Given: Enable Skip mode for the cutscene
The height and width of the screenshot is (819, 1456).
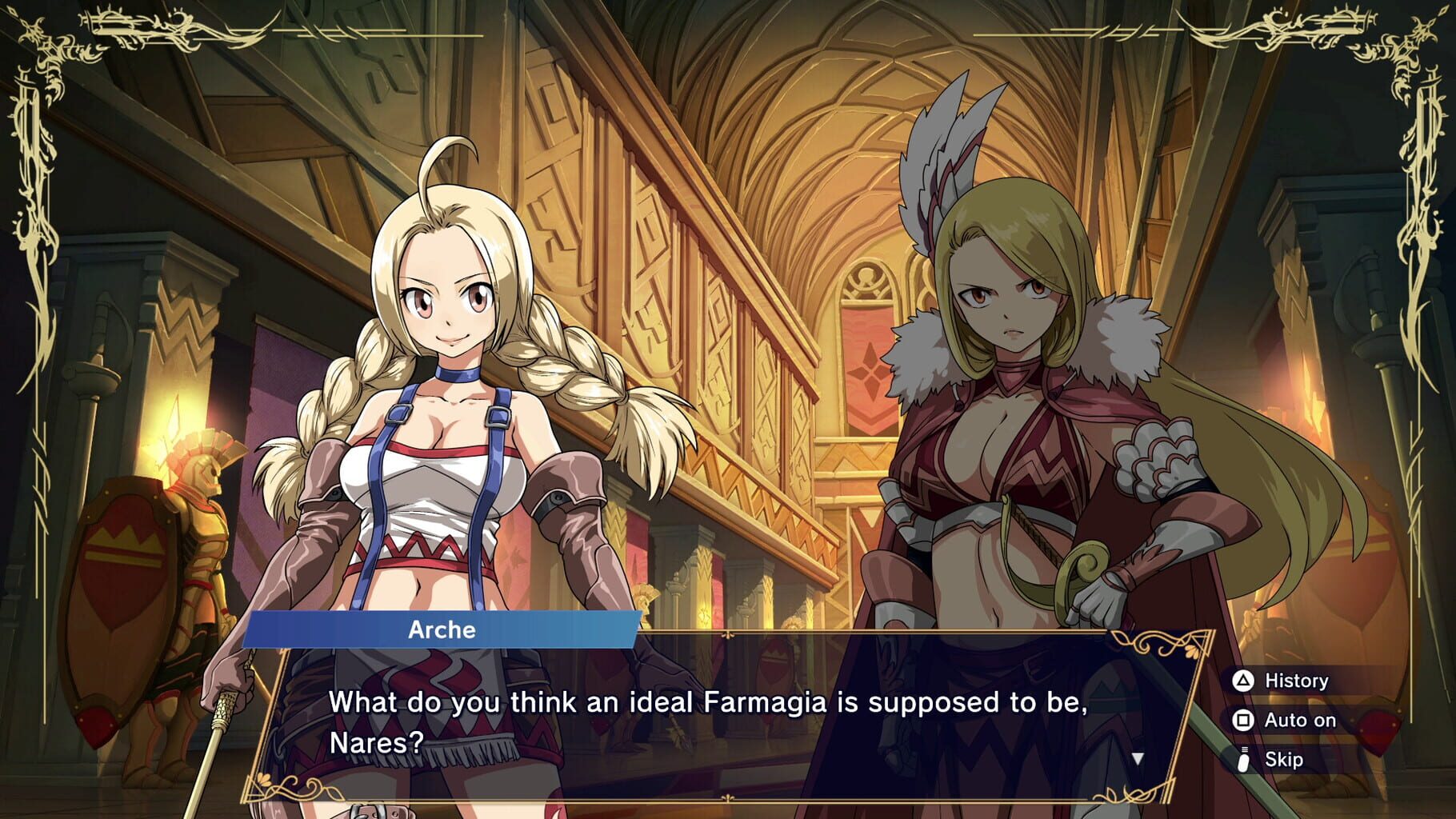Looking at the screenshot, I should [1284, 759].
